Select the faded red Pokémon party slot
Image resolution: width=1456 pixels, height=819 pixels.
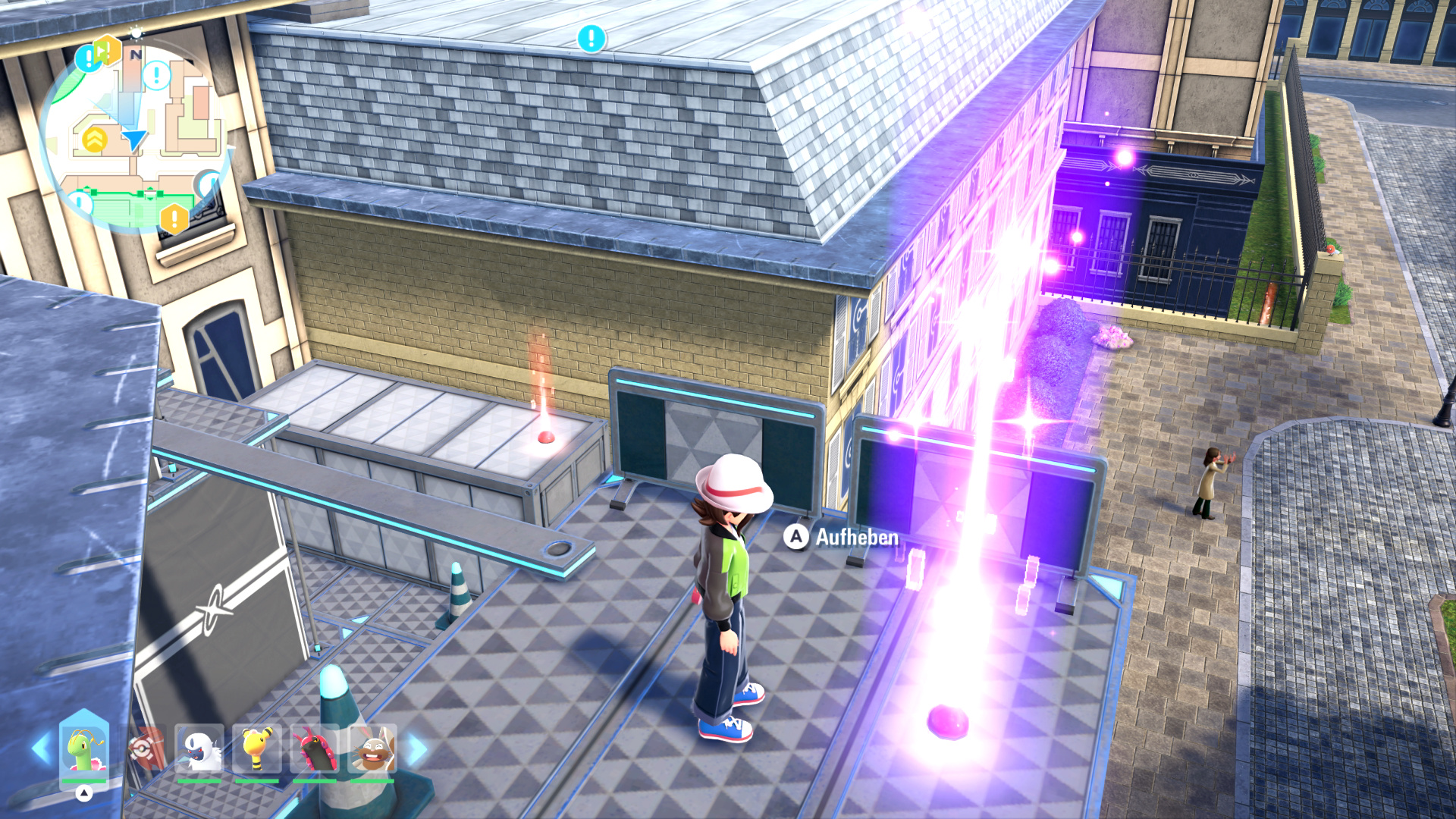click(x=144, y=749)
